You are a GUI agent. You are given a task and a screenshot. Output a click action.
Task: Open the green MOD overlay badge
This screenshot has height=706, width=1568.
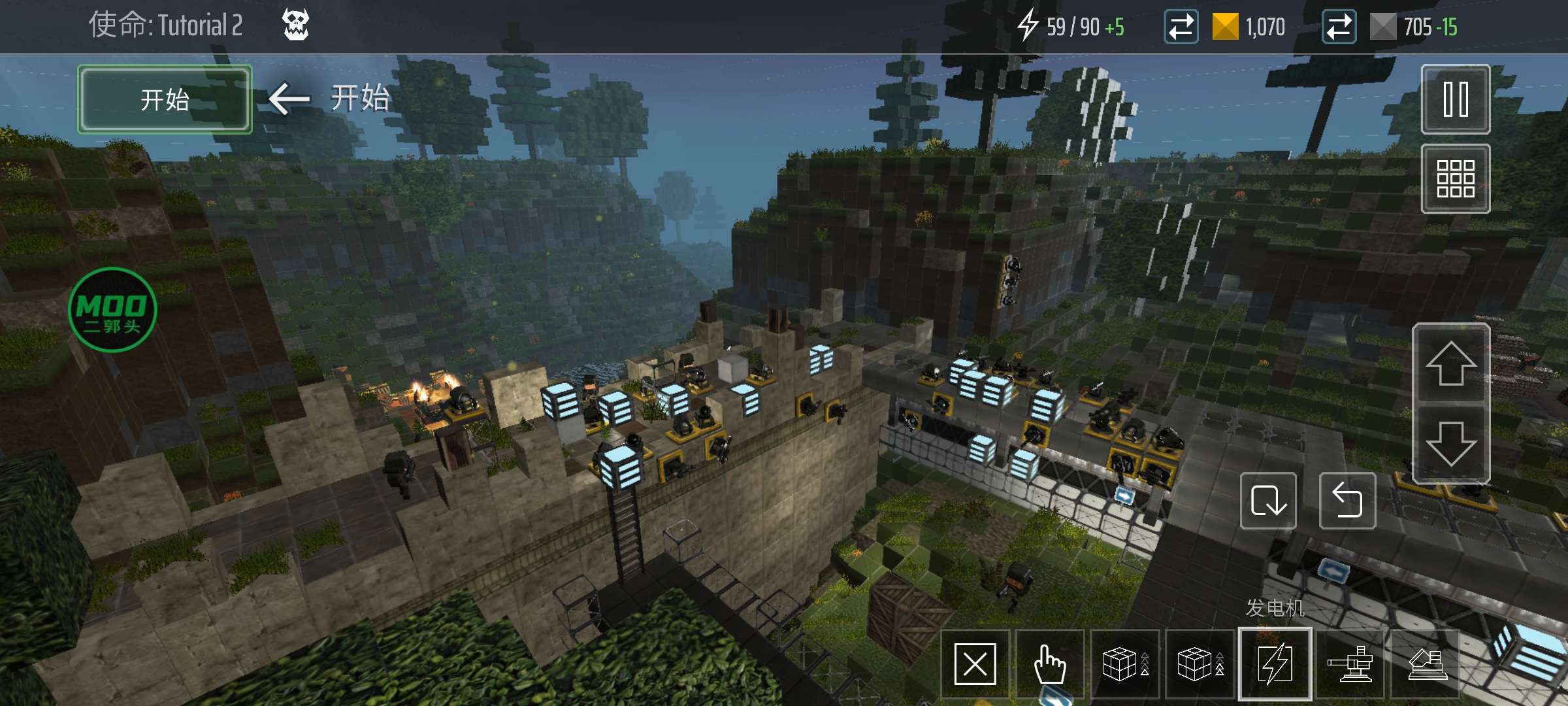(x=112, y=310)
